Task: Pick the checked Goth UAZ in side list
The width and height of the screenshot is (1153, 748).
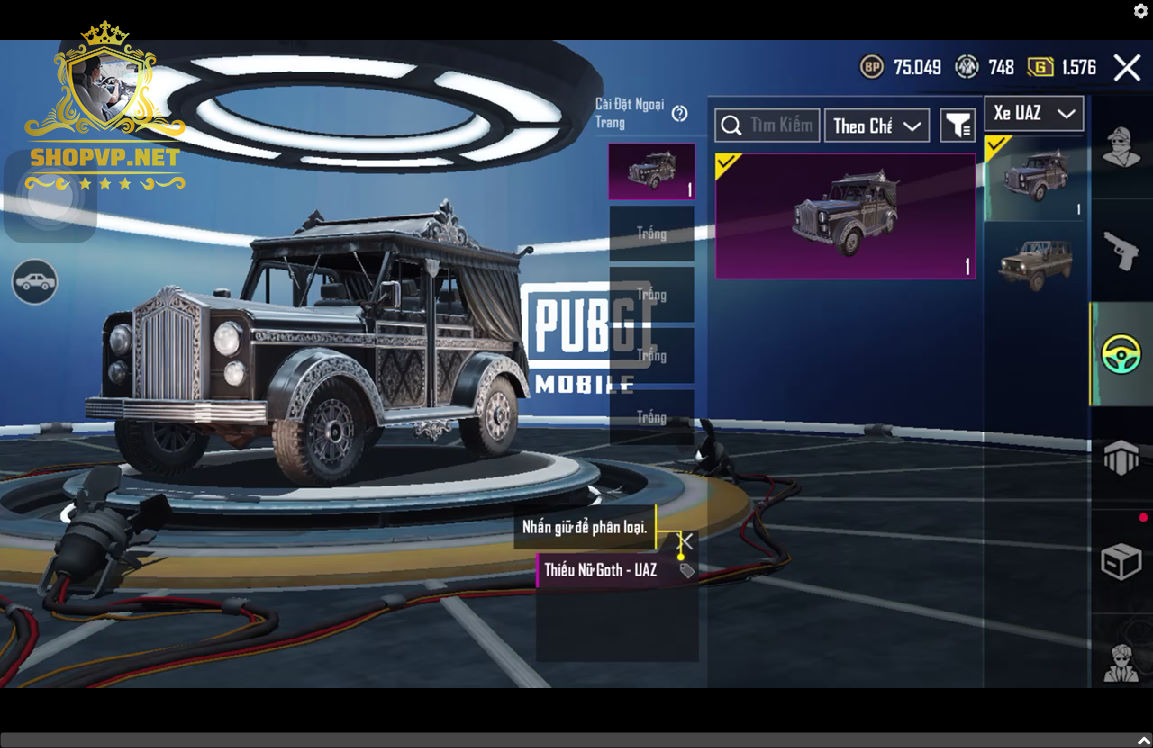Action: [1035, 178]
